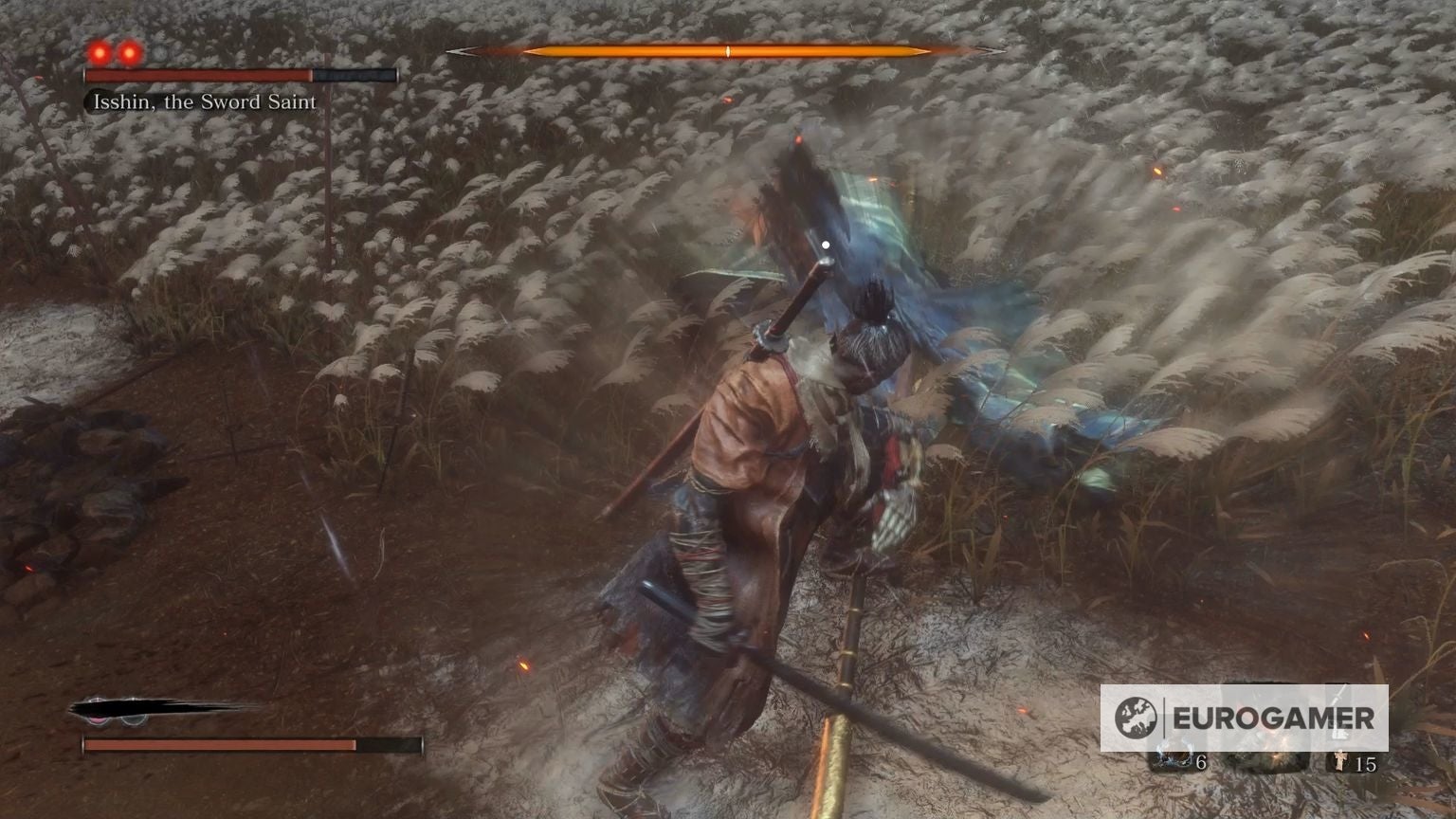Click the orange boss posture bar
Screen dimensions: 1456x819
coord(728,52)
